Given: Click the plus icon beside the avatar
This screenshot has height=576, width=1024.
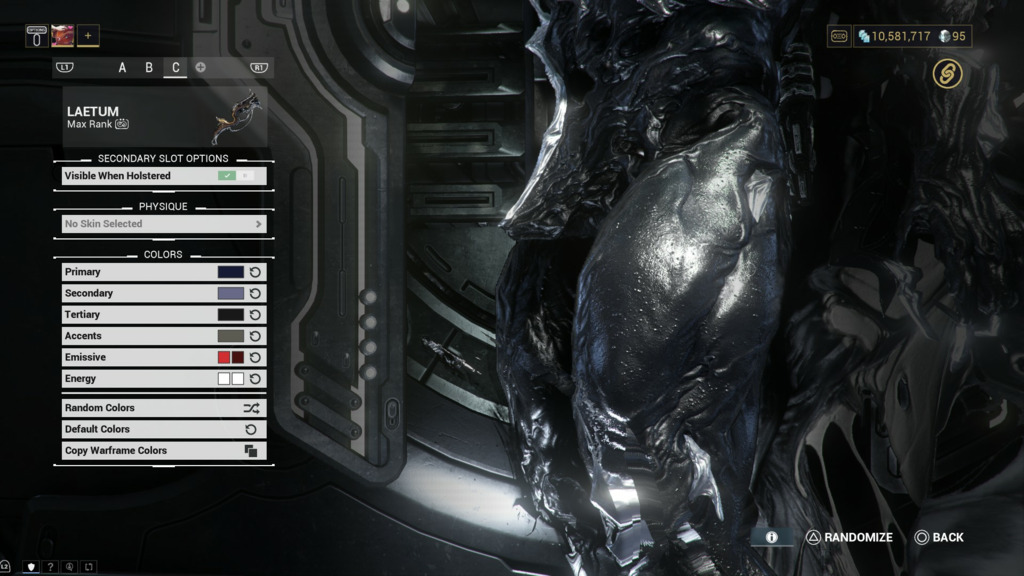Looking at the screenshot, I should click(88, 36).
